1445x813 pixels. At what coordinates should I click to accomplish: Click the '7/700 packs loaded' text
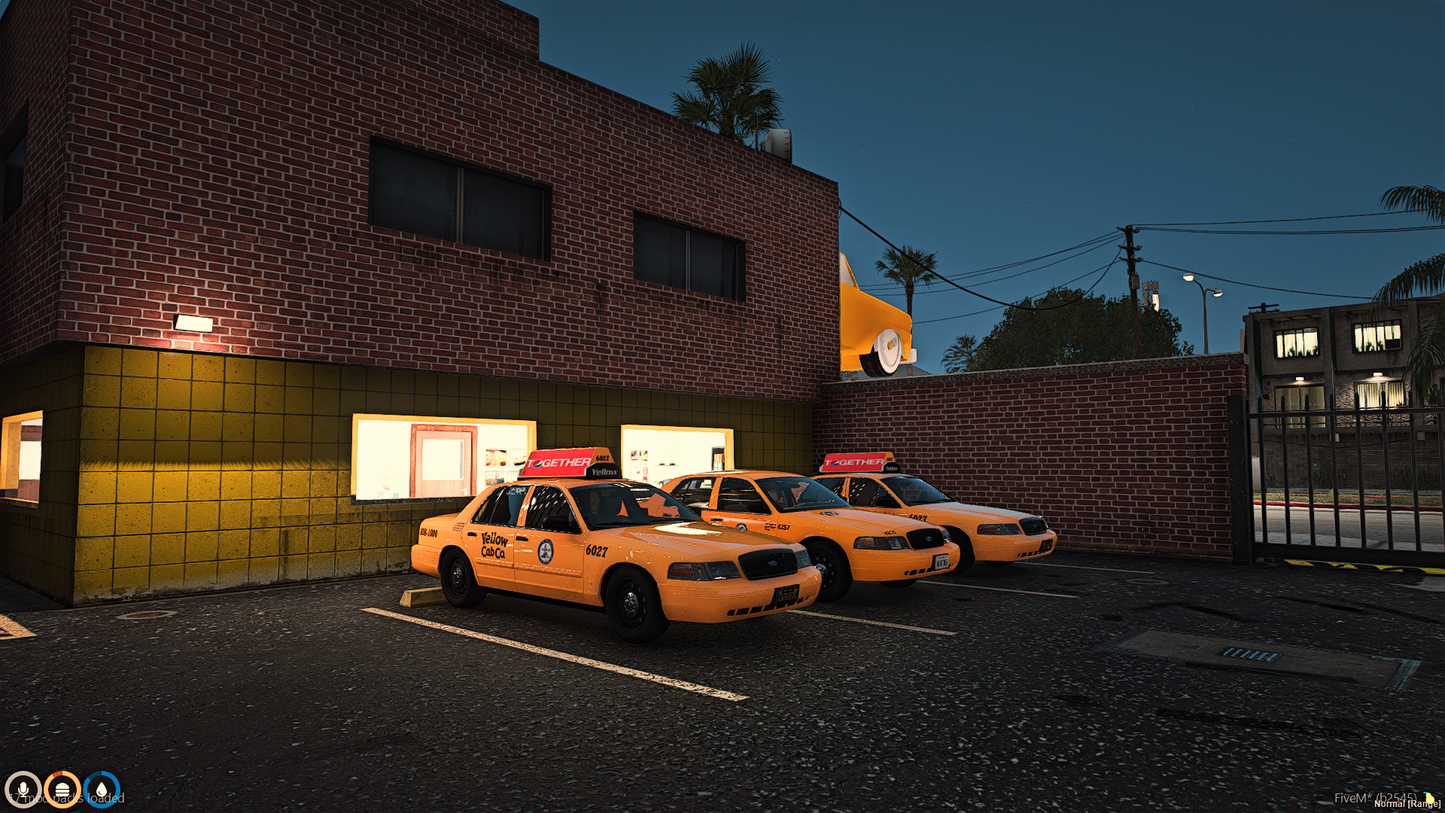coord(65,798)
